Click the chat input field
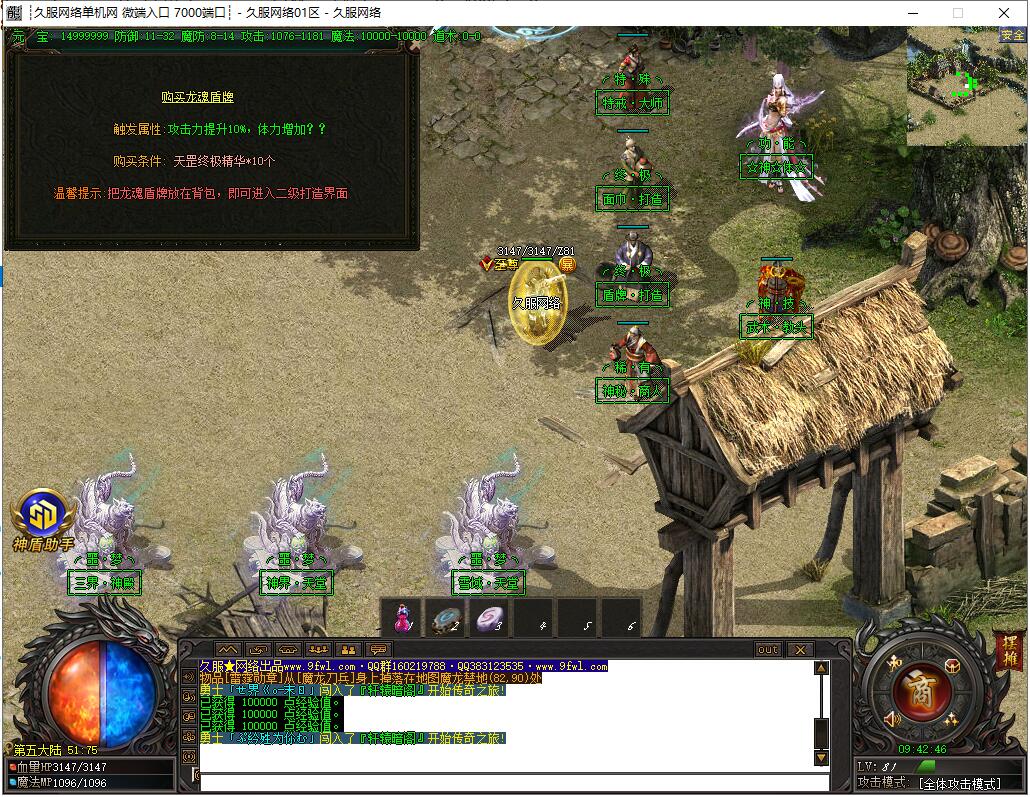This screenshot has height=797, width=1030. [510, 781]
